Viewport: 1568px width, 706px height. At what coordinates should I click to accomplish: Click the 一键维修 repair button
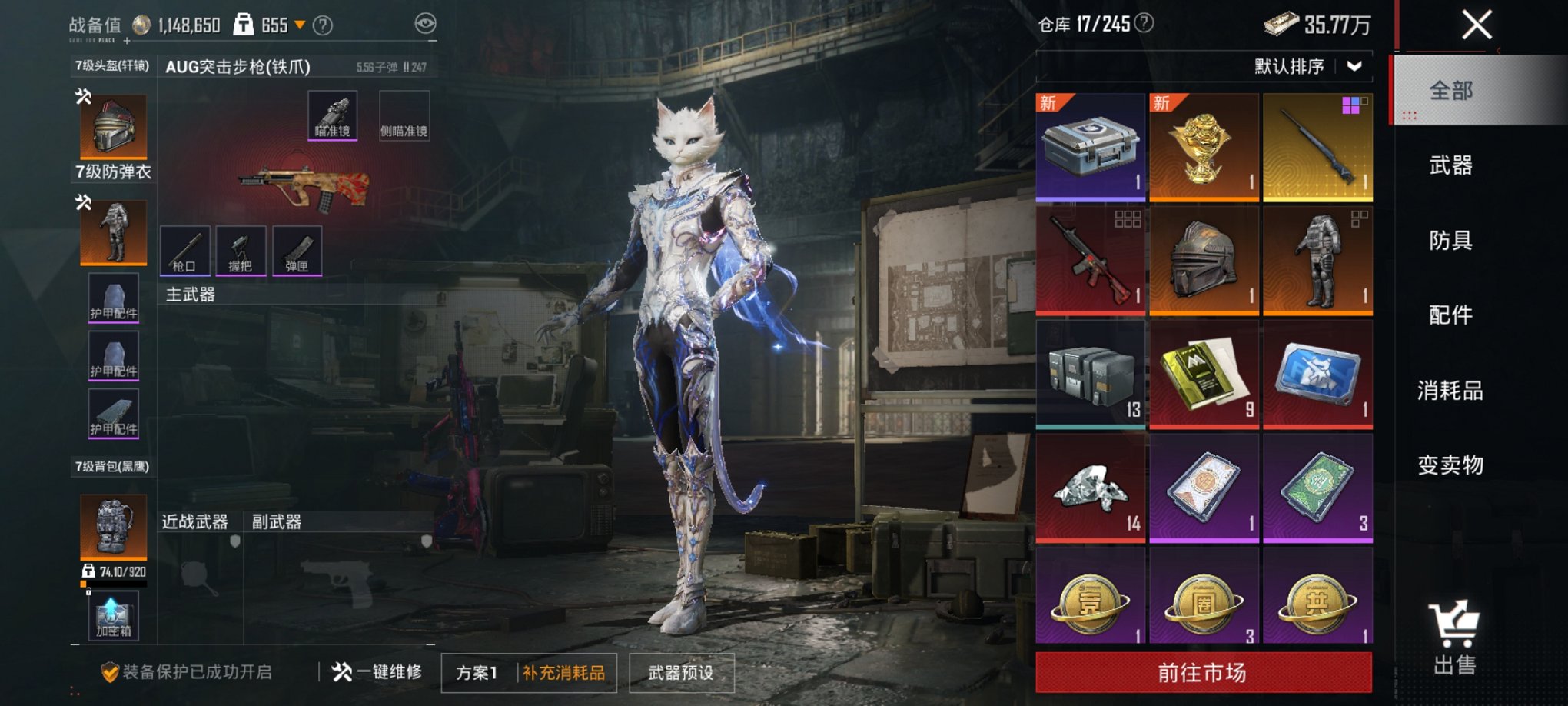click(376, 672)
